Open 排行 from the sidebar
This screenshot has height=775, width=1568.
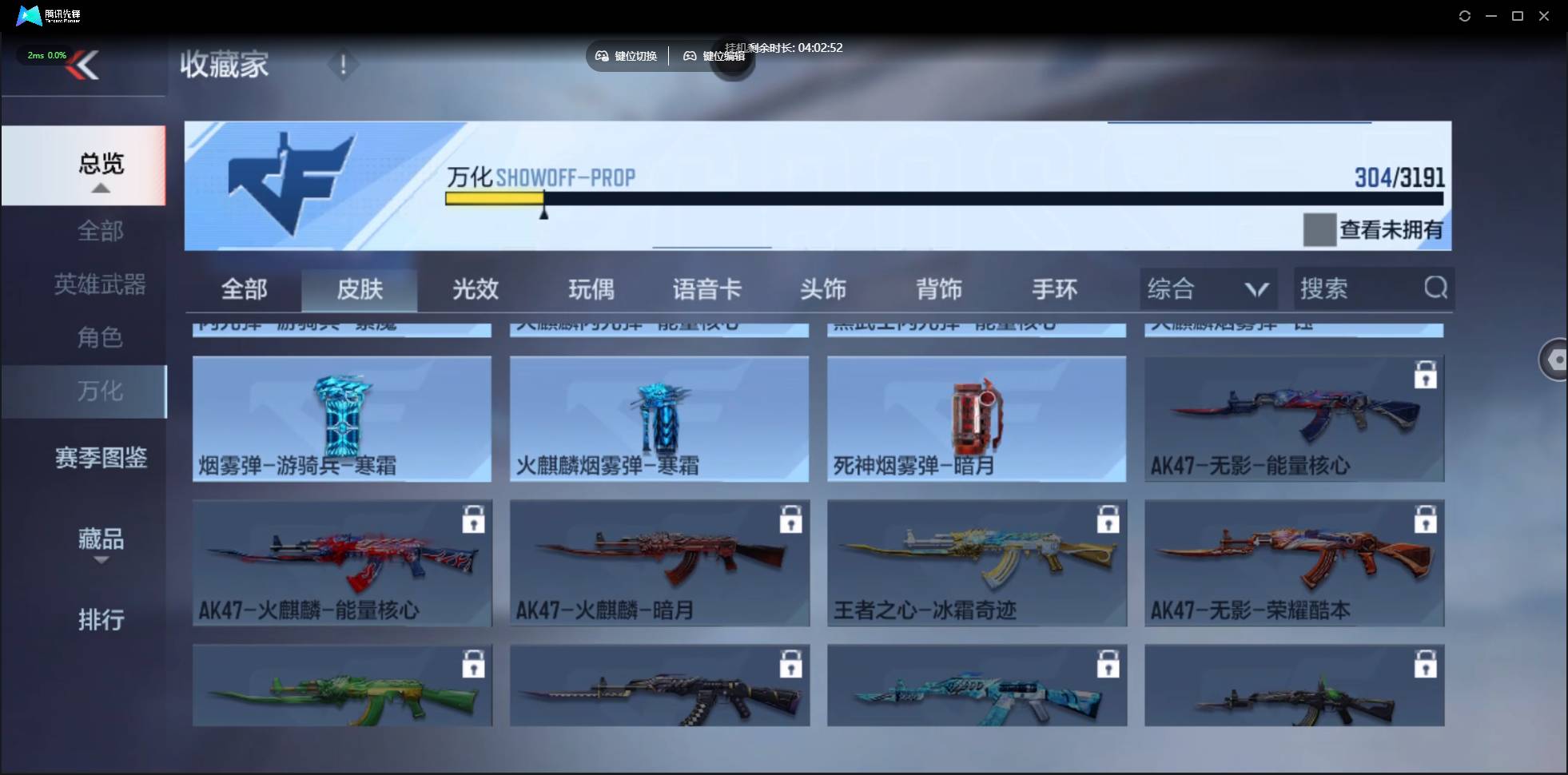tap(101, 620)
